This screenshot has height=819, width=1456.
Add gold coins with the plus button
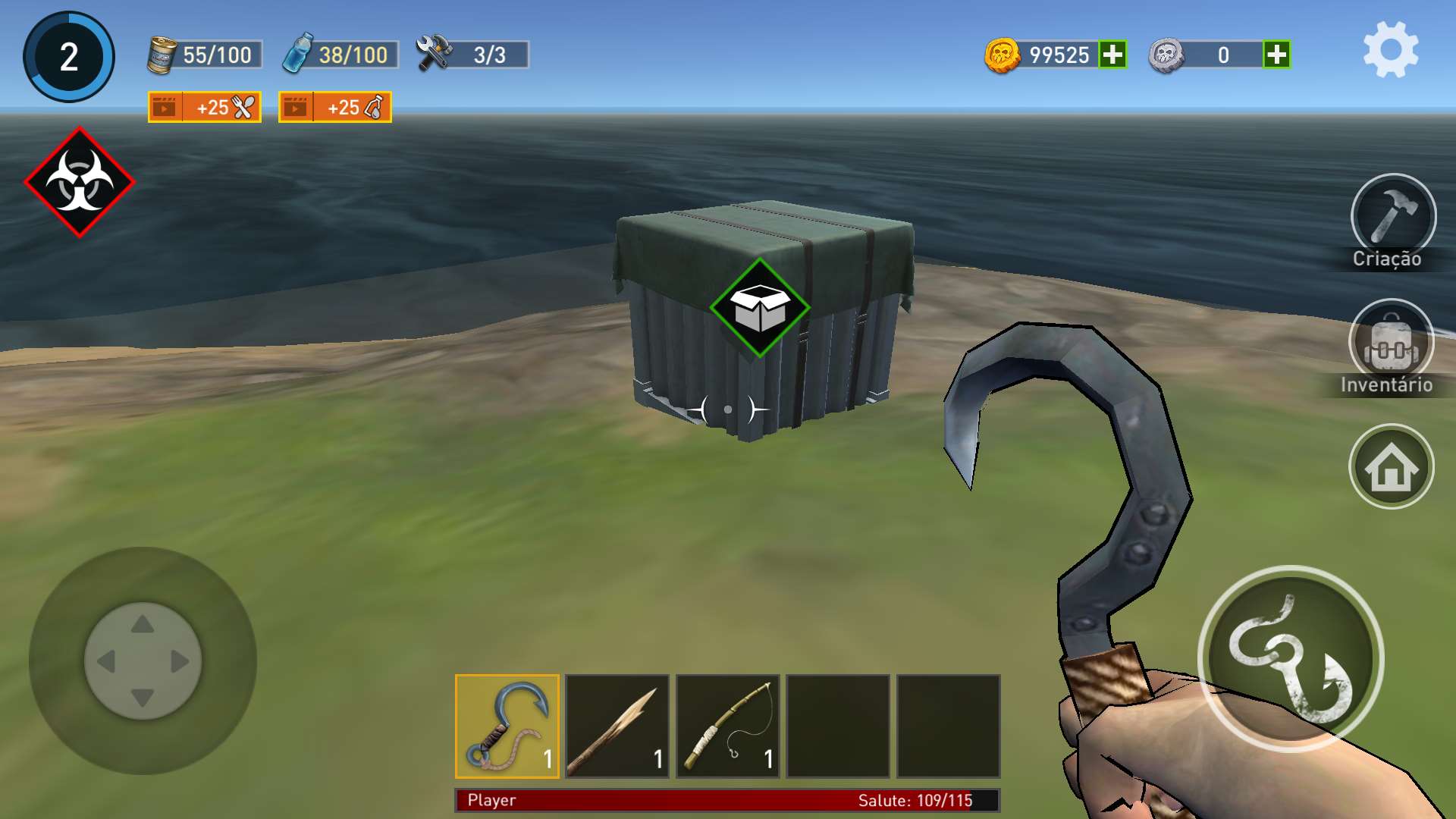(1112, 55)
